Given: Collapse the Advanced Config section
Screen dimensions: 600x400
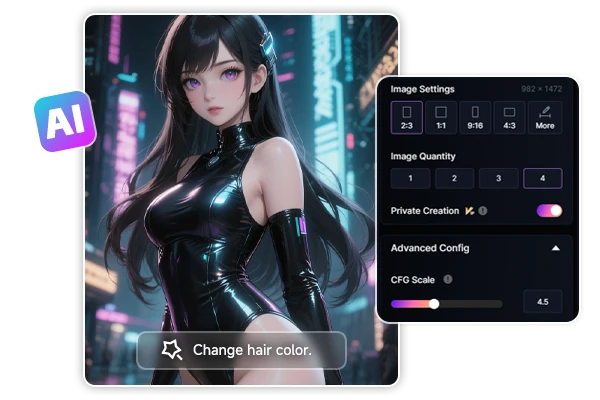Looking at the screenshot, I should pos(556,248).
